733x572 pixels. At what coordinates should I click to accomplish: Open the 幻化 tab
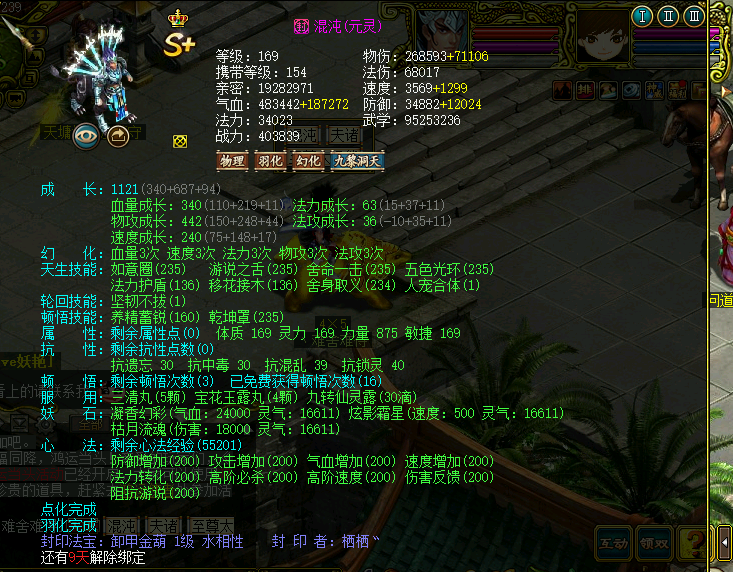tap(308, 160)
